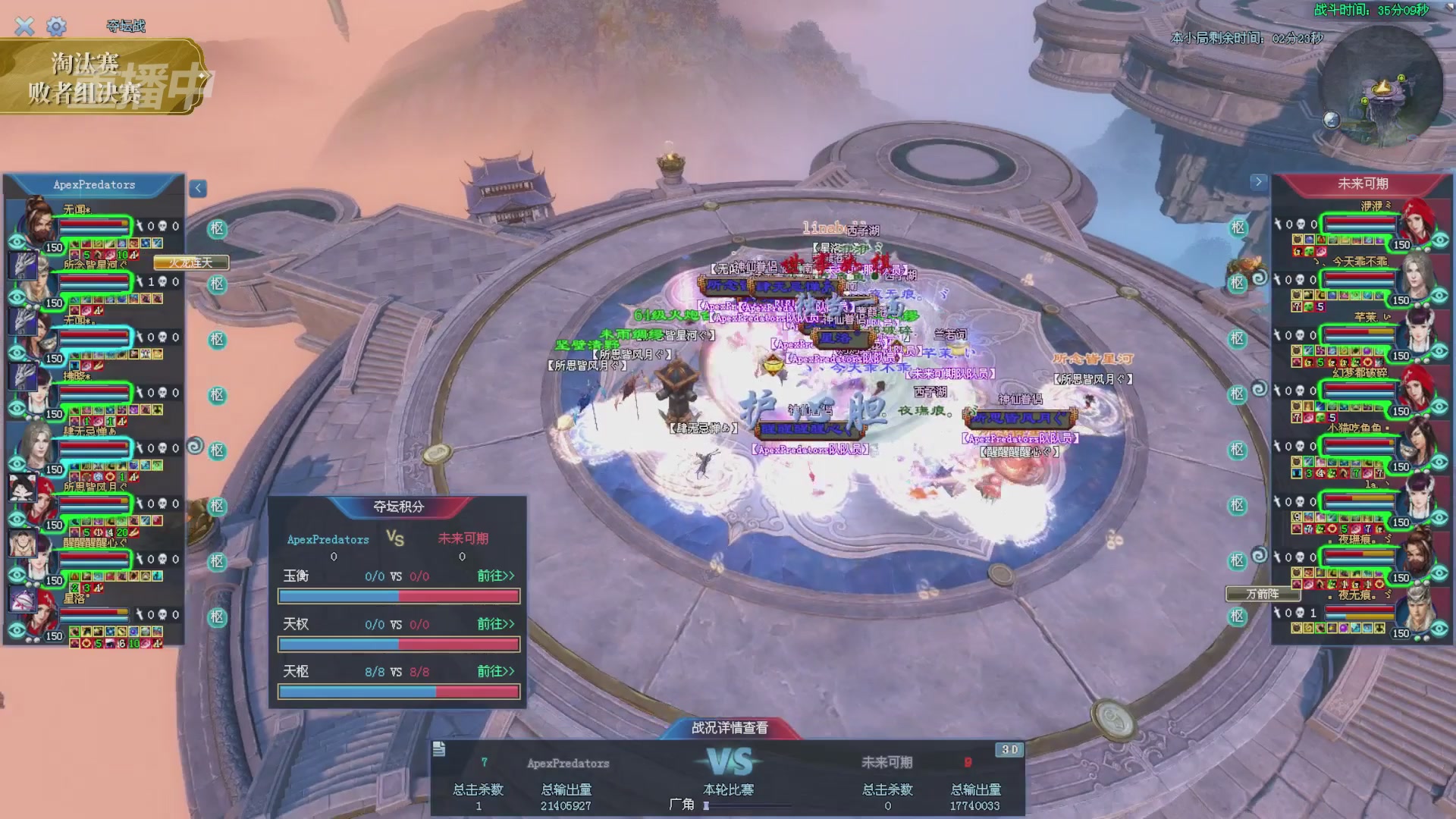Open the battle log document icon
Screen dimensions: 1456x819
[439, 749]
